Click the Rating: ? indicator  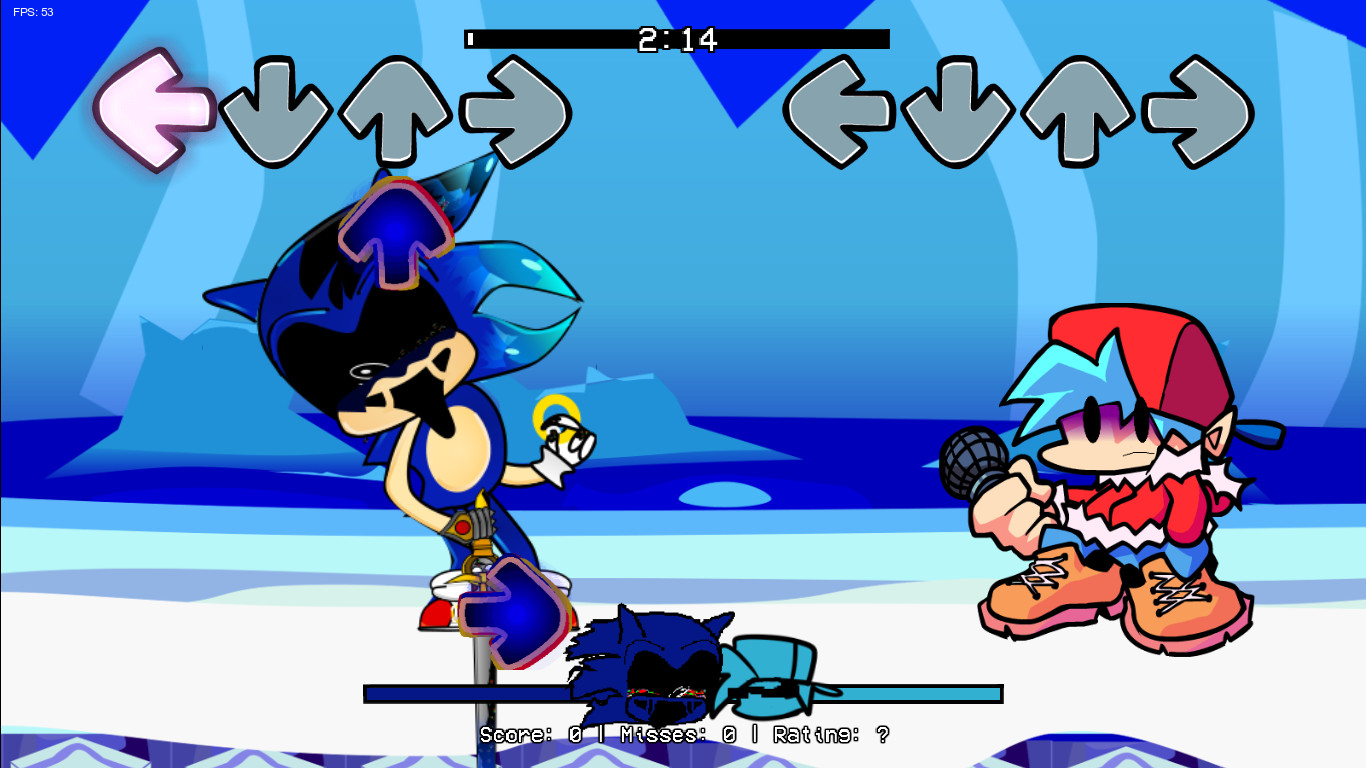pos(836,735)
